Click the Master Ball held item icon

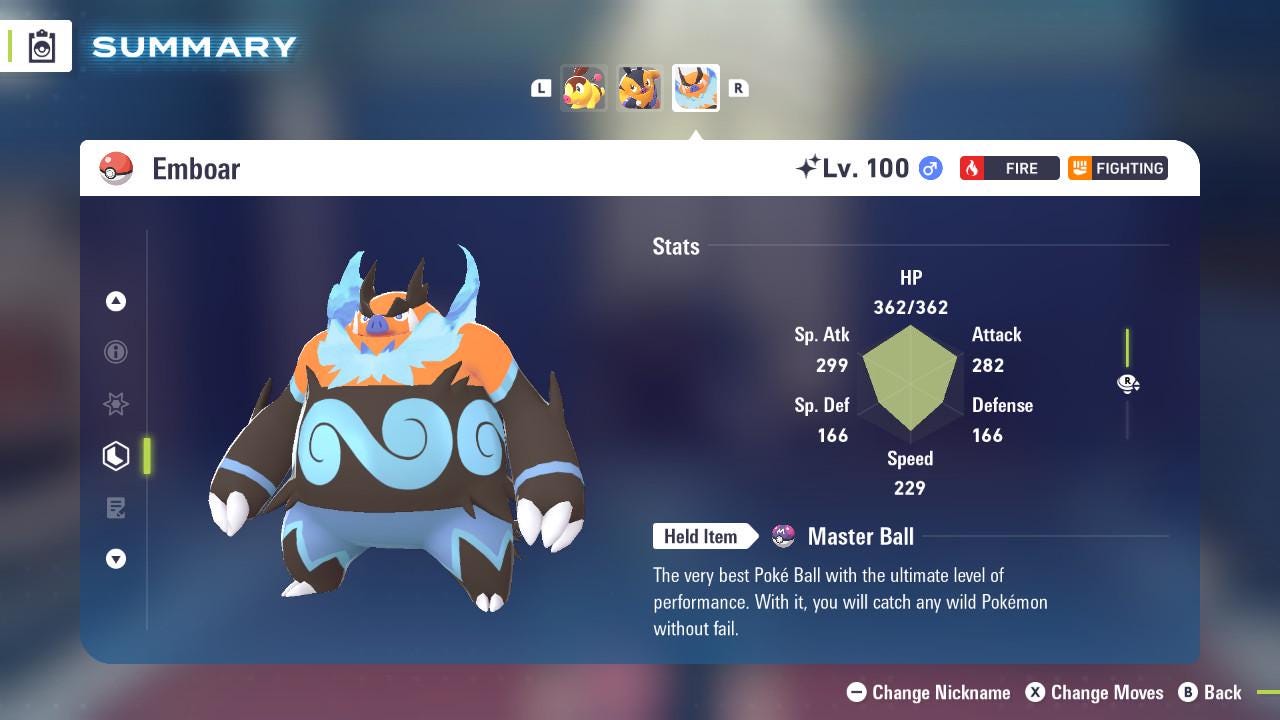tap(784, 536)
